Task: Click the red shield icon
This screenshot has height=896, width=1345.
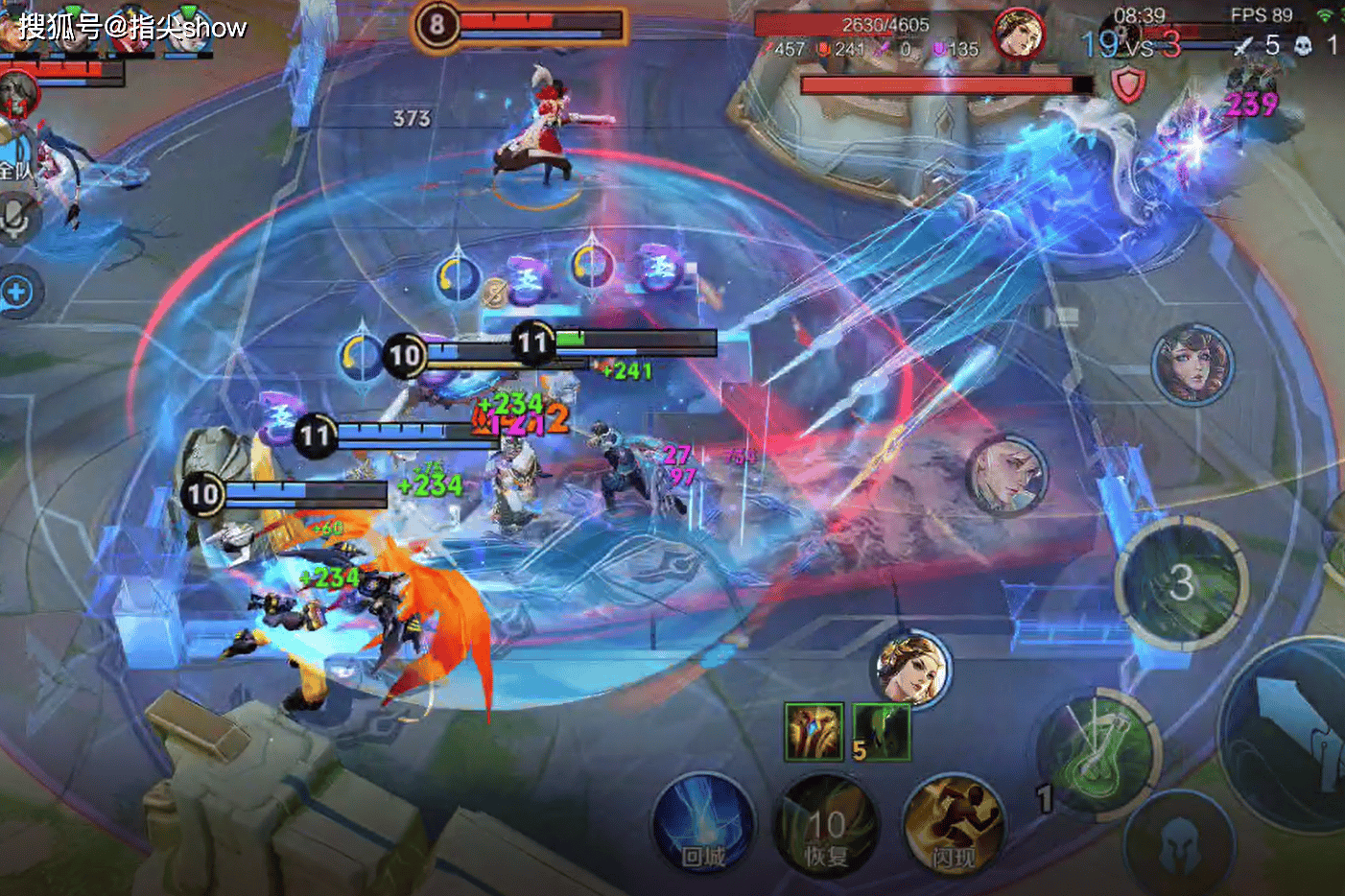Action: (1128, 86)
